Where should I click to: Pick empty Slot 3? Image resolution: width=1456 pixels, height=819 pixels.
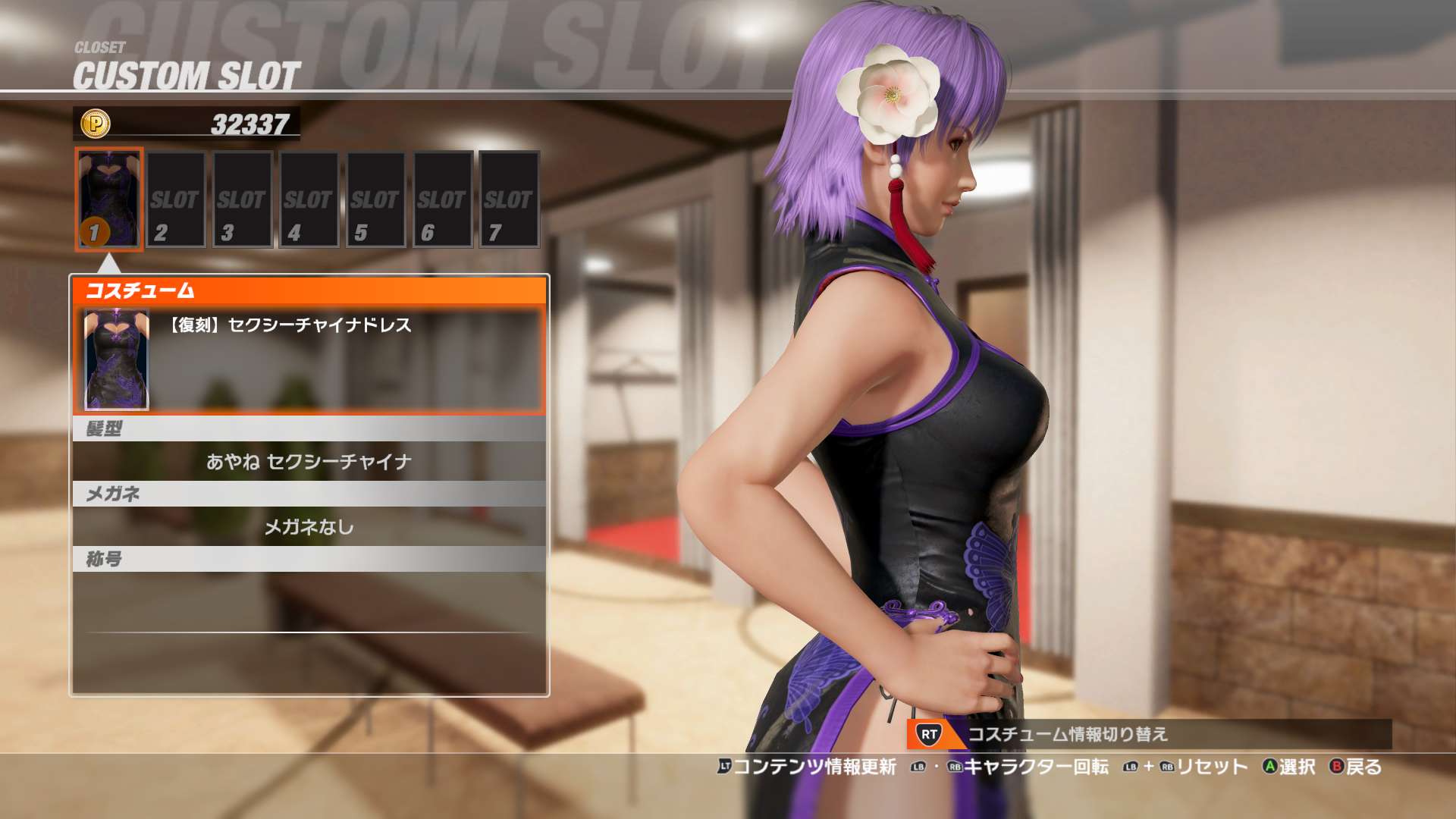[242, 199]
